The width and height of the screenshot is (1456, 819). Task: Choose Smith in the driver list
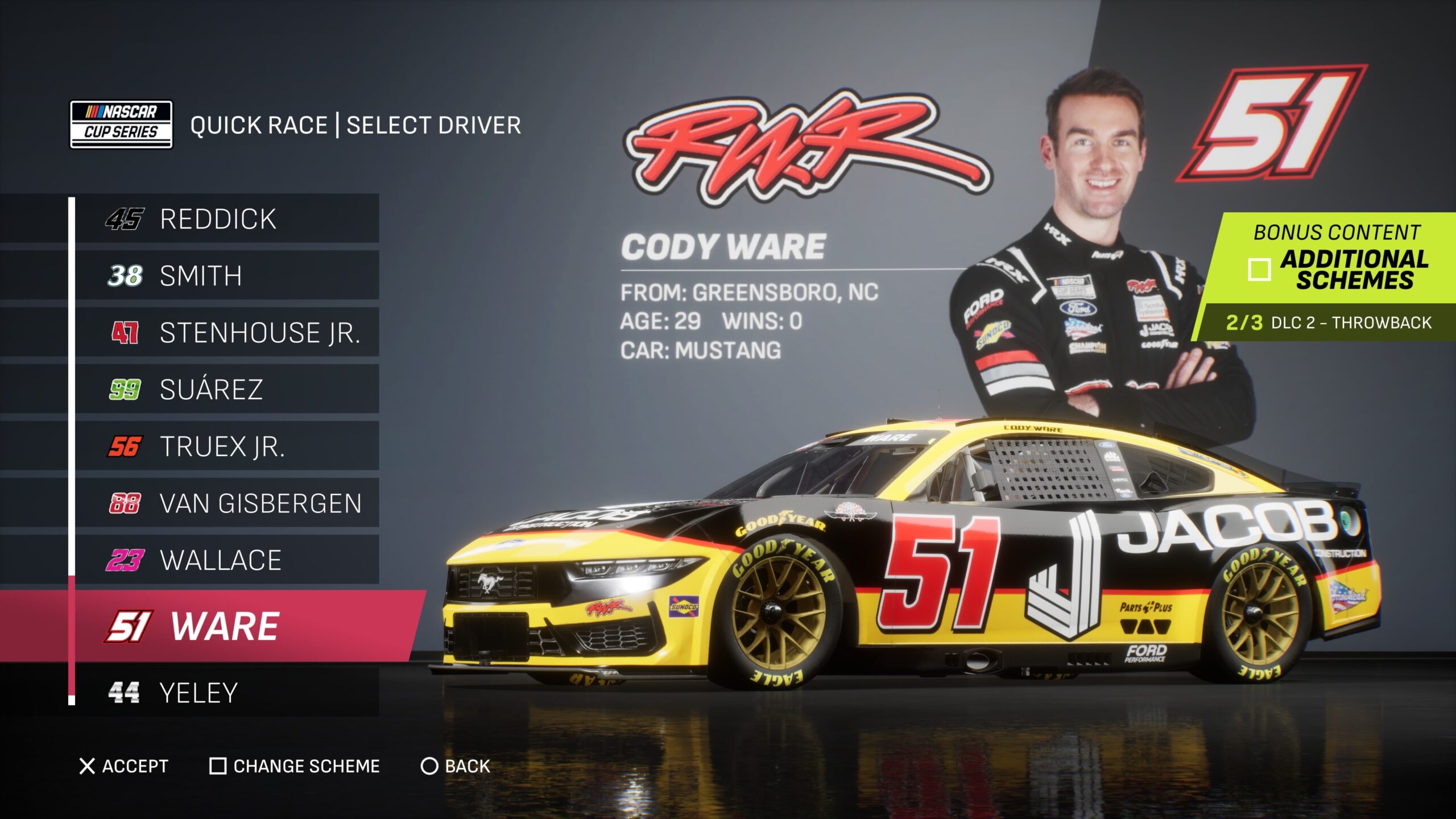point(226,276)
